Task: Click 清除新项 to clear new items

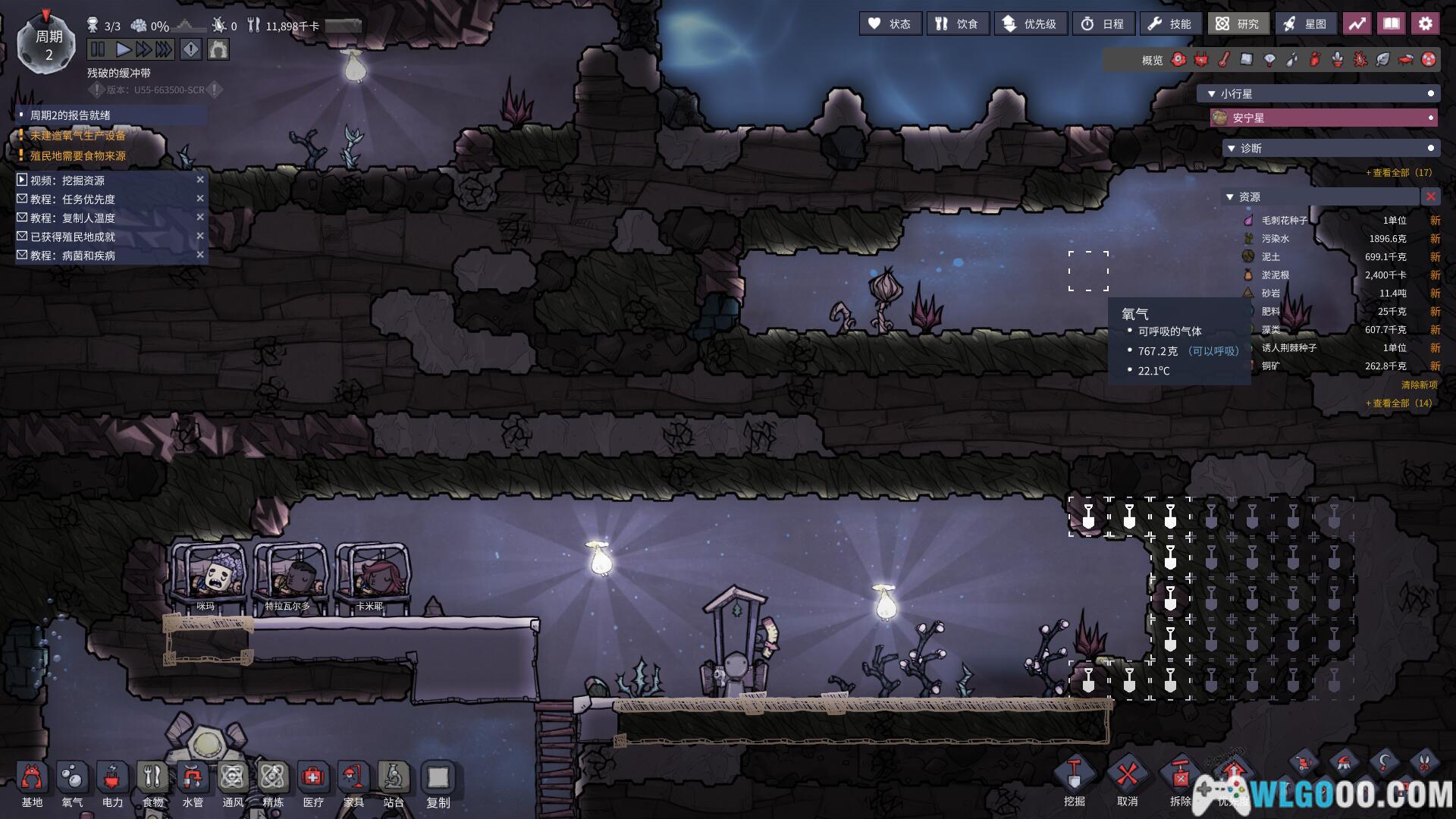Action: click(1419, 385)
